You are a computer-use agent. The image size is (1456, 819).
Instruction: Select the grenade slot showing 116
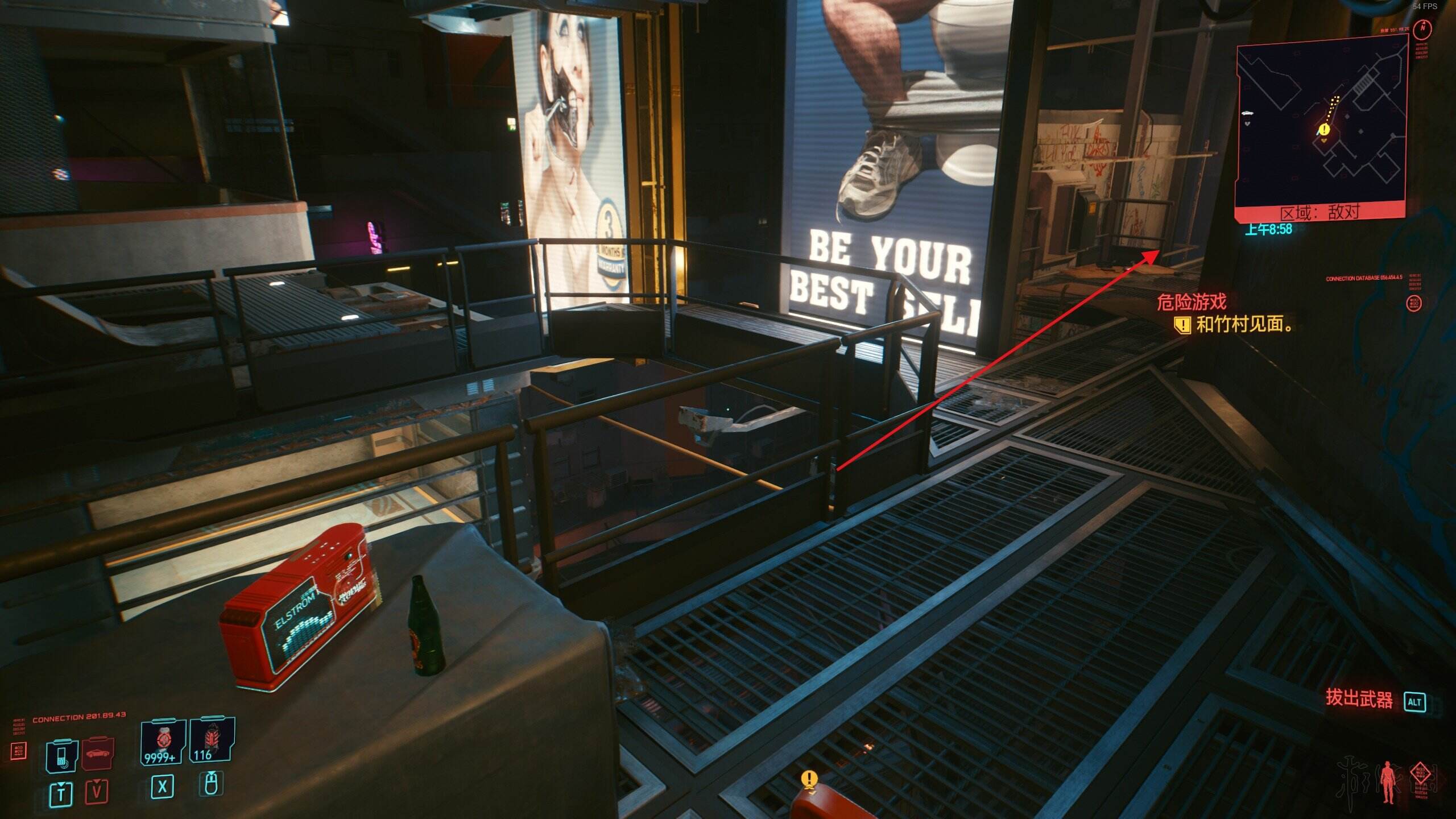click(x=211, y=741)
